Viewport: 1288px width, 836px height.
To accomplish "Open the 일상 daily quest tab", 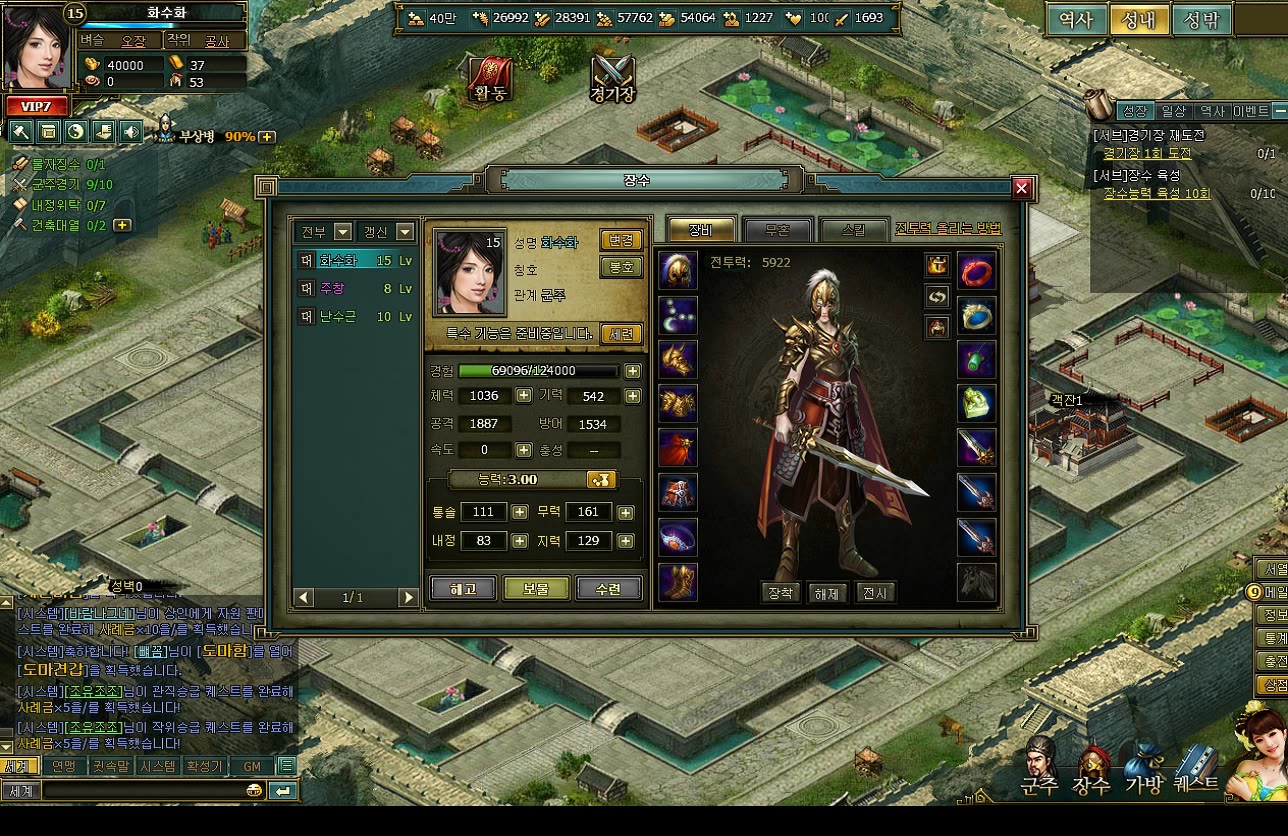I will 1173,111.
